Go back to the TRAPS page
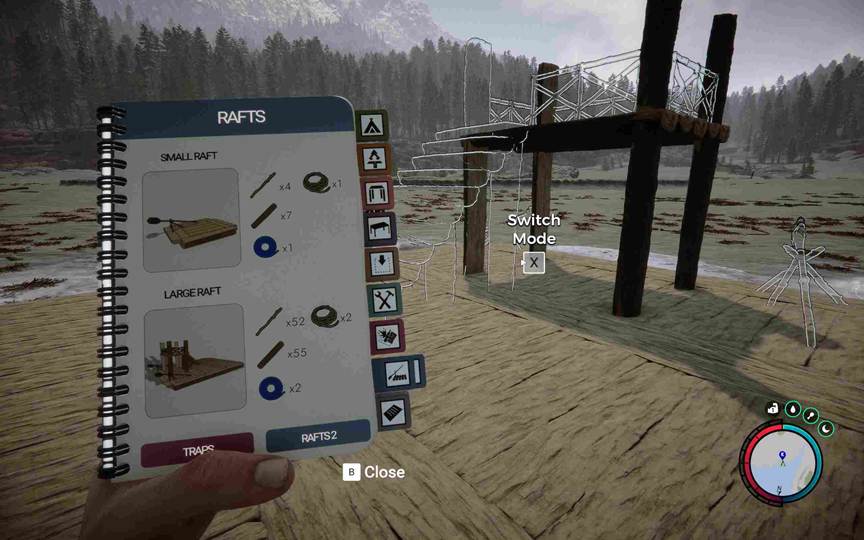Image resolution: width=864 pixels, height=540 pixels. point(197,450)
